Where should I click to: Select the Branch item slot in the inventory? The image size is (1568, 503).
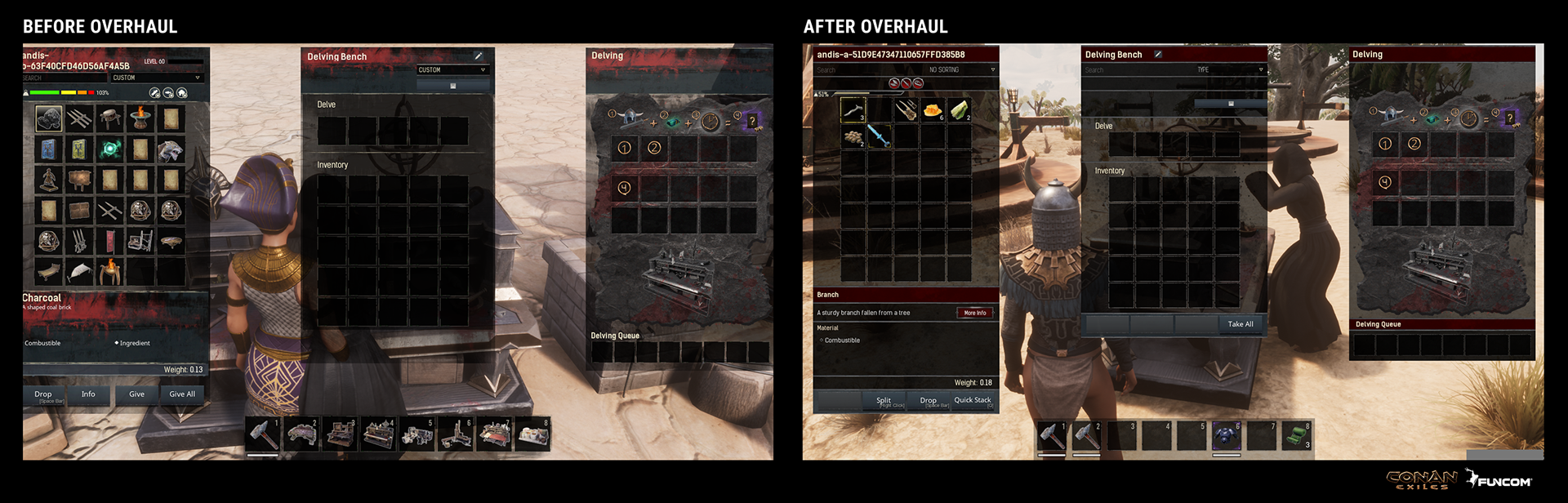[853, 110]
